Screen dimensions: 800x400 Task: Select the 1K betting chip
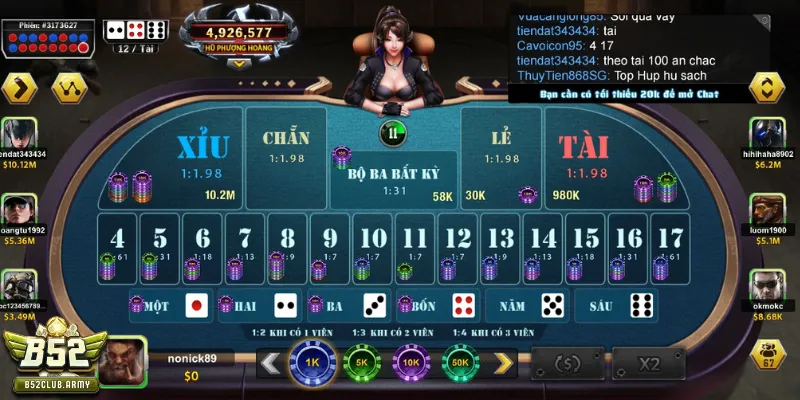[x=311, y=362]
